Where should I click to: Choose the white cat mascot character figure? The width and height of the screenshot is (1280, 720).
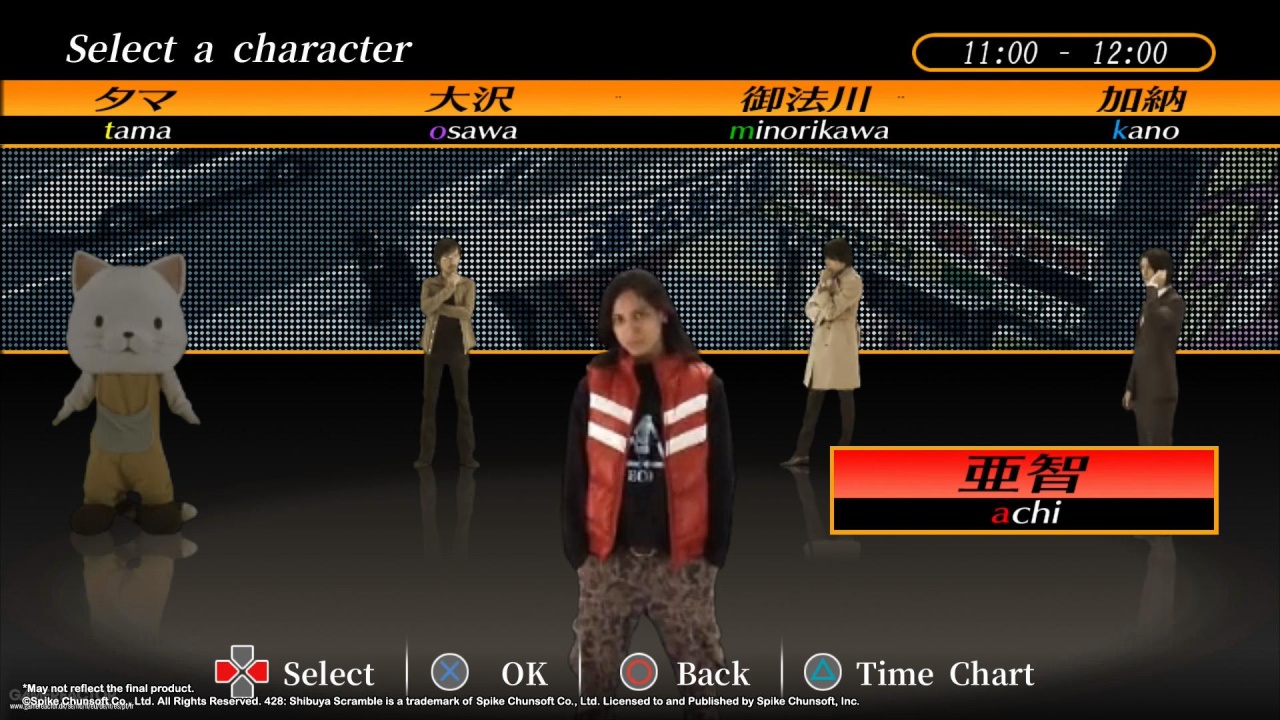(x=128, y=390)
